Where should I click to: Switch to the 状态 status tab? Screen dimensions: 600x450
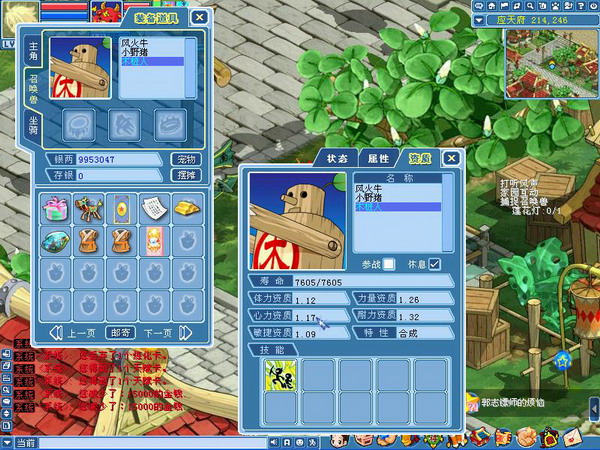tap(337, 158)
